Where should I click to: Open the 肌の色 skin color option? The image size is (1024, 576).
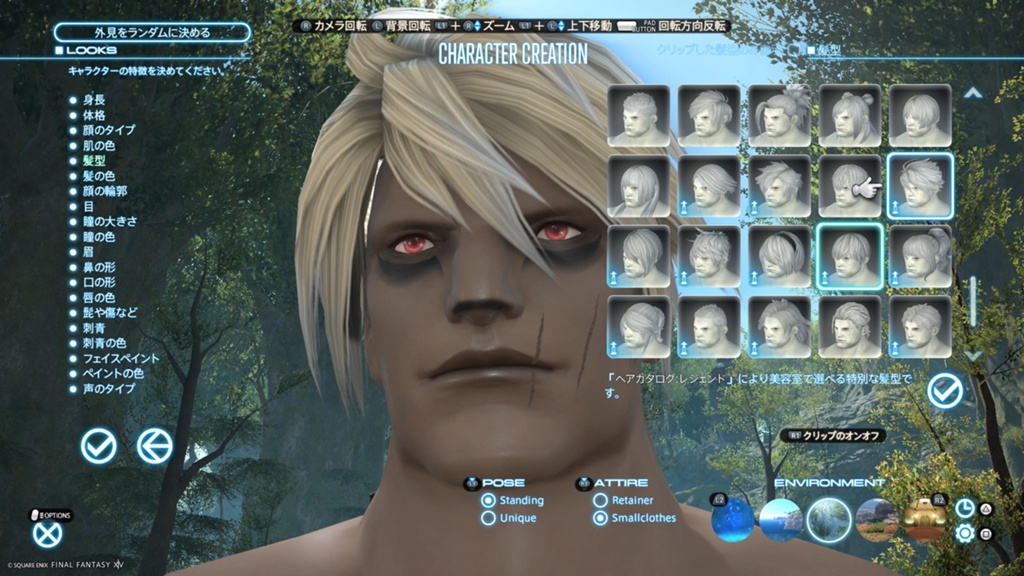[x=100, y=145]
